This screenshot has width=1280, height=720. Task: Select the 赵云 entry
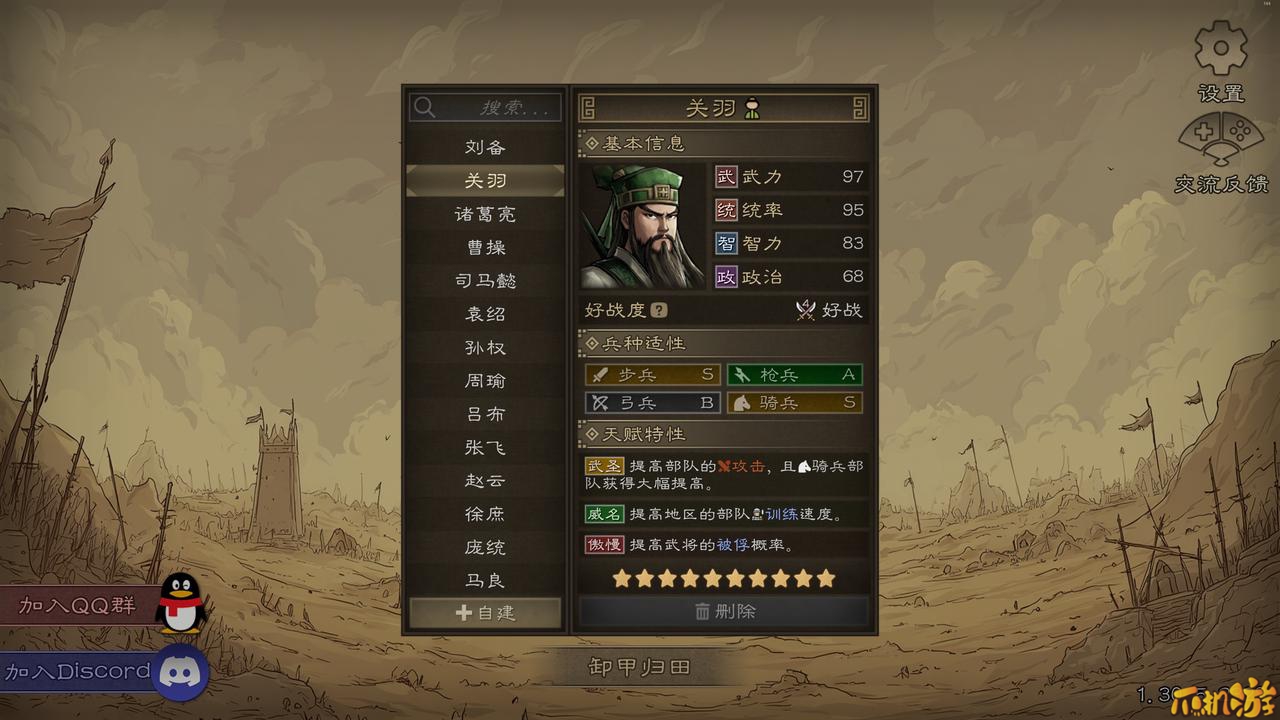tap(485, 481)
